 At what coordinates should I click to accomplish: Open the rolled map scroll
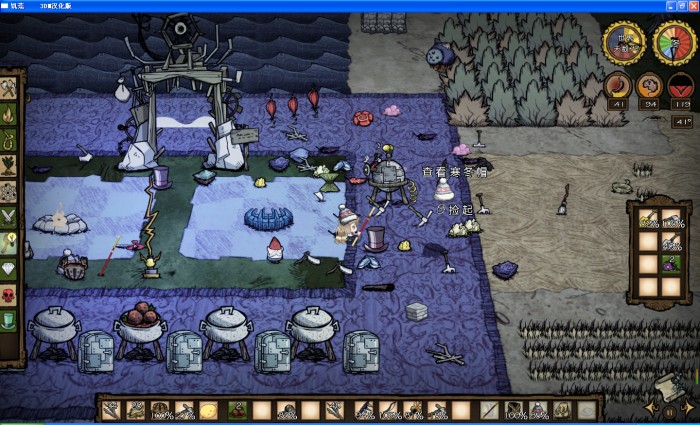pos(667,386)
